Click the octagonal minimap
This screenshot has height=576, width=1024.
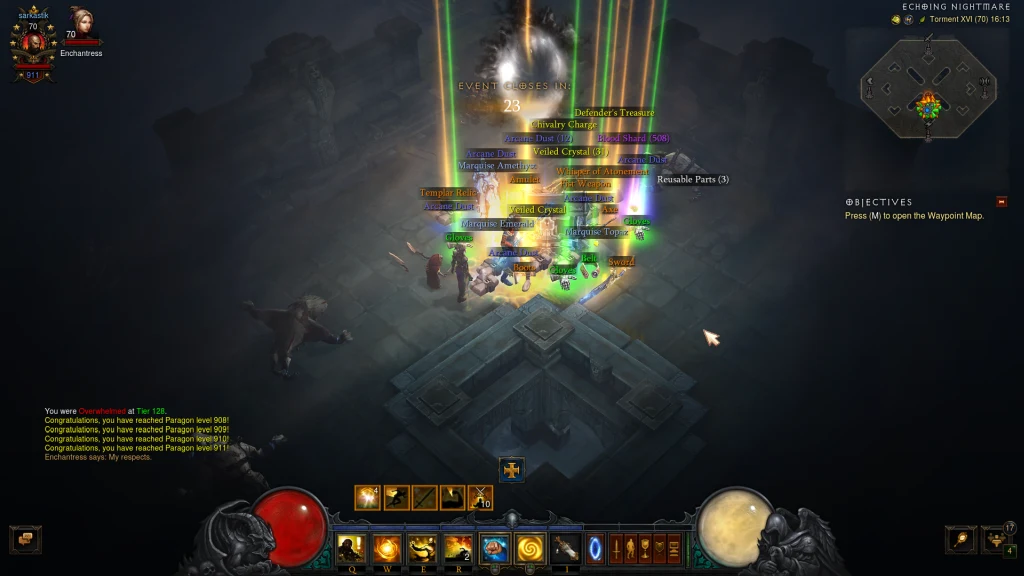click(928, 92)
